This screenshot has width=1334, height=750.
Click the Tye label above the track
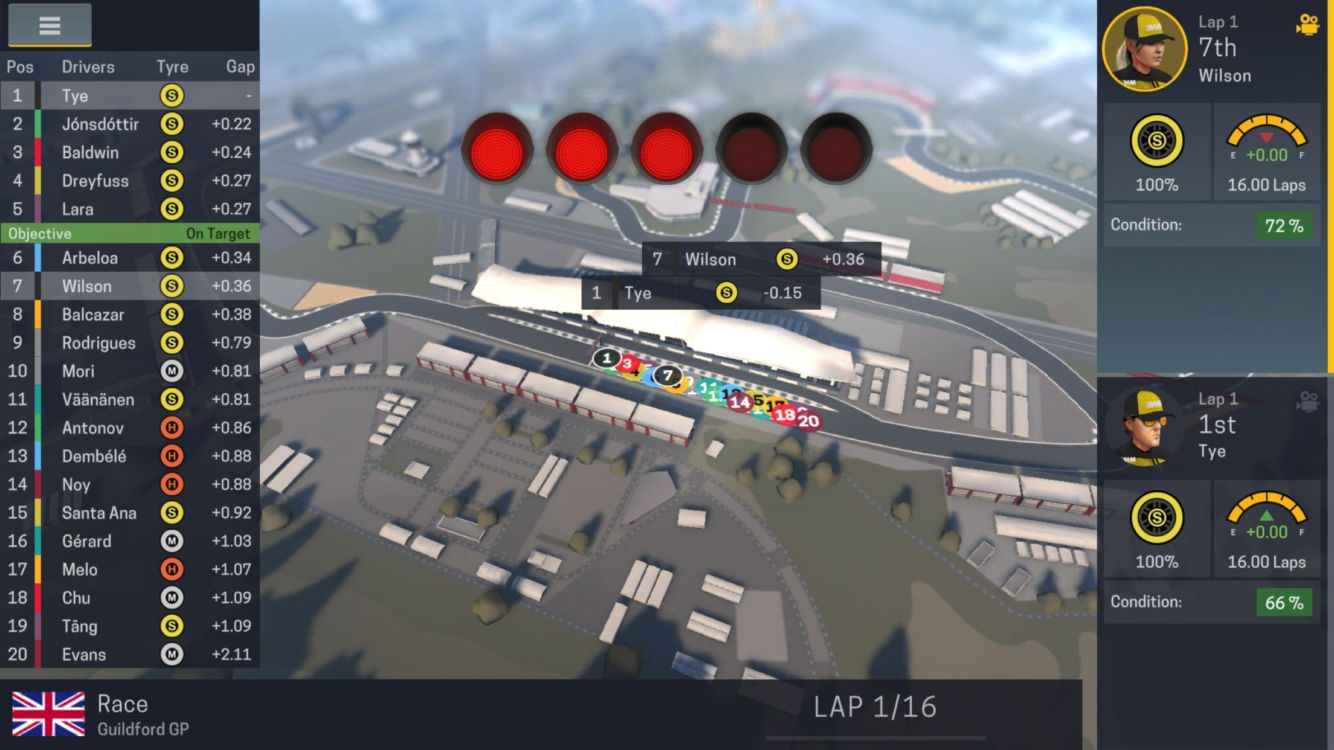click(x=701, y=293)
